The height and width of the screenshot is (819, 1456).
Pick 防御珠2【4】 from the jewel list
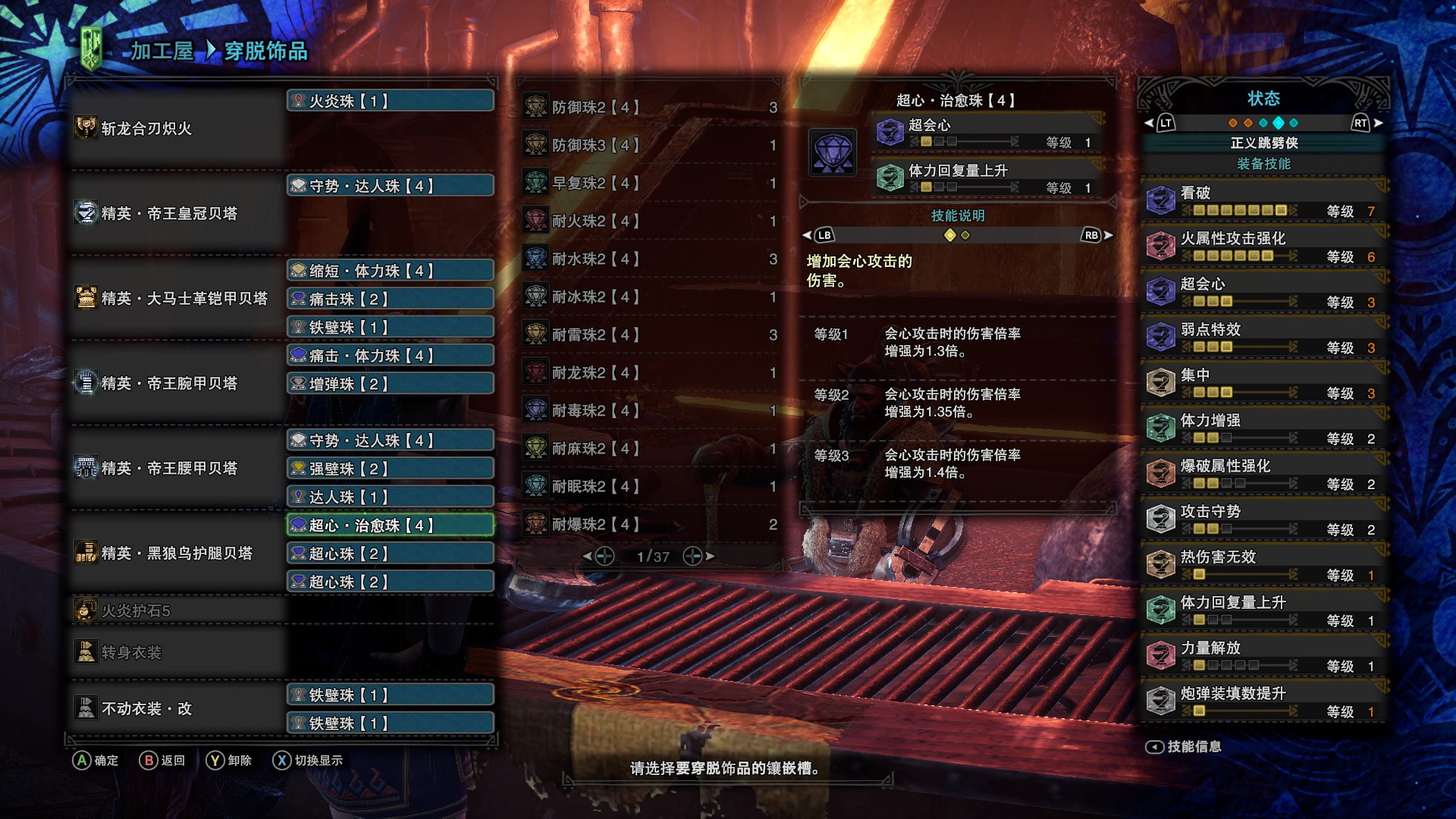648,108
